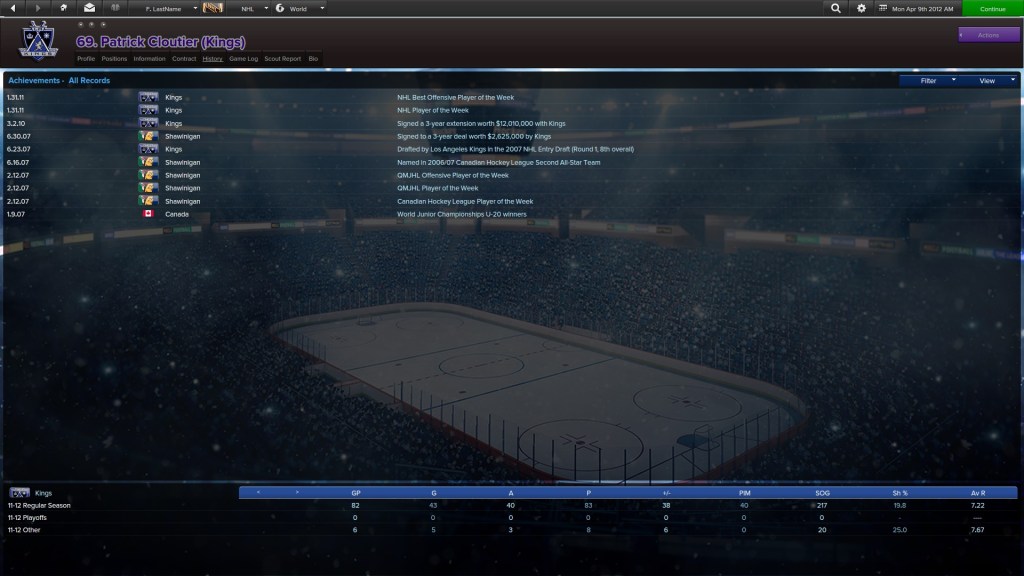This screenshot has height=576, width=1024.
Task: Open the Filter dropdown
Action: coord(932,80)
